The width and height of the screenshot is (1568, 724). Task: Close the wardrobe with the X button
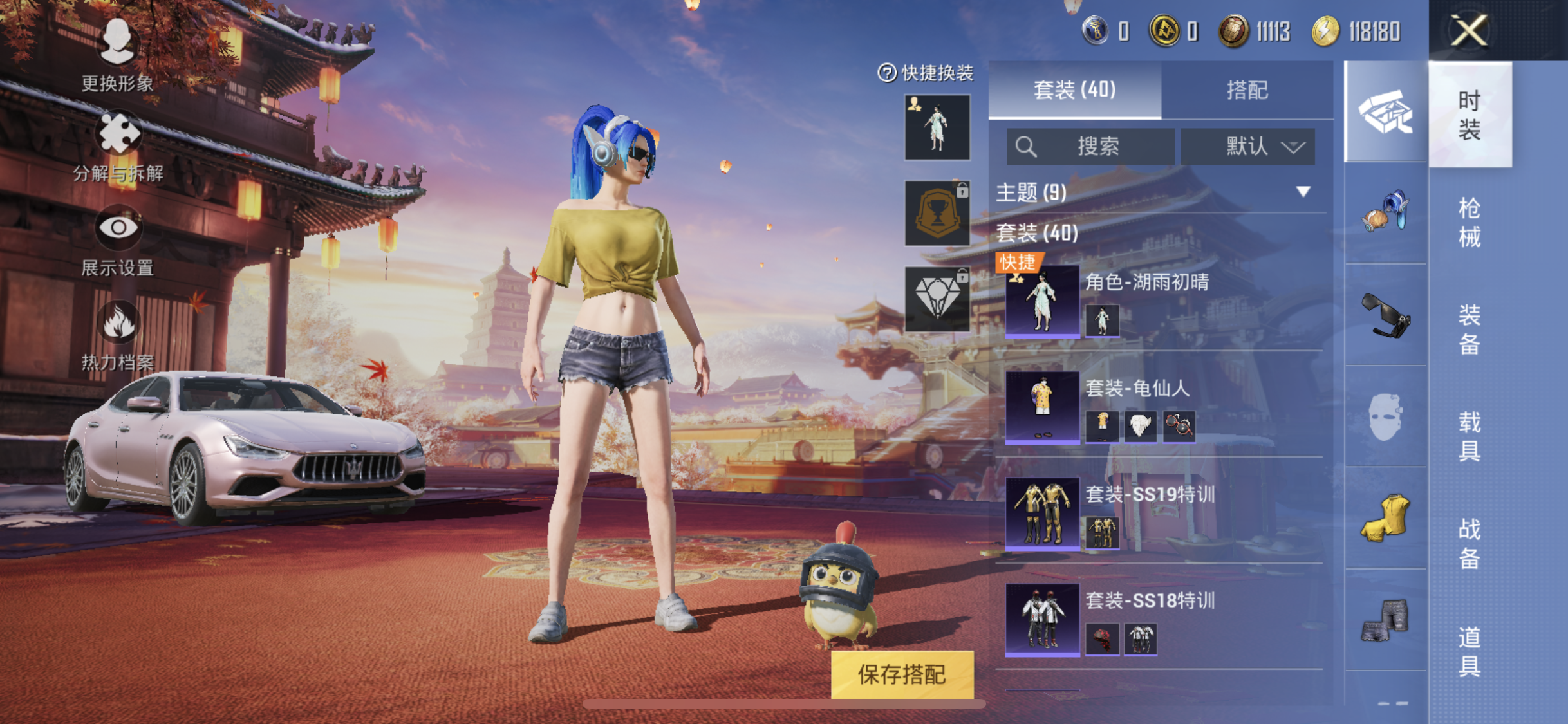point(1468,30)
